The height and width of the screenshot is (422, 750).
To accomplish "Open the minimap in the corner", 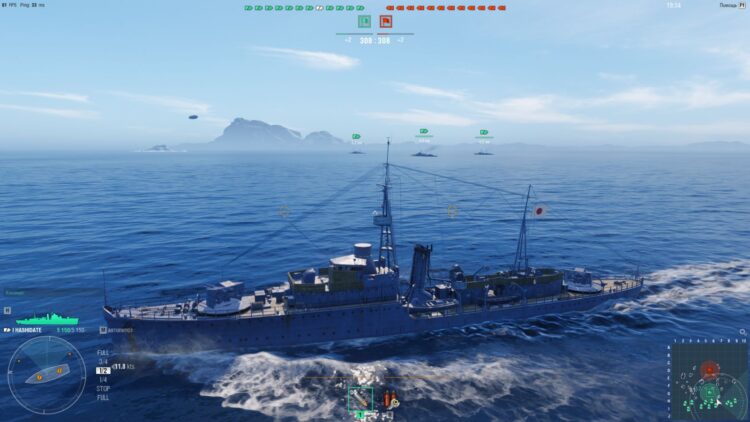I will coord(709,381).
